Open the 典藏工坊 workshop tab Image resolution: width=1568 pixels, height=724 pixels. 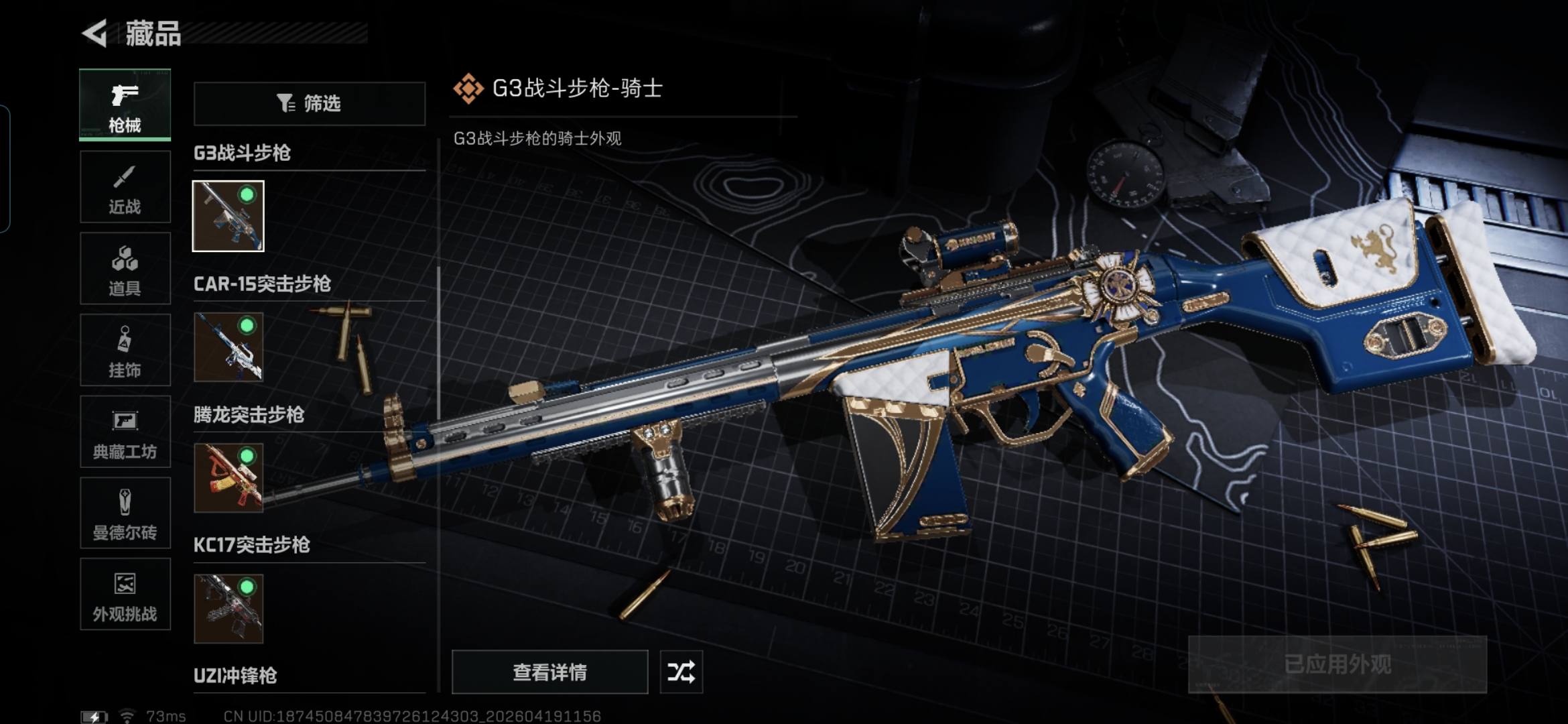tap(125, 432)
